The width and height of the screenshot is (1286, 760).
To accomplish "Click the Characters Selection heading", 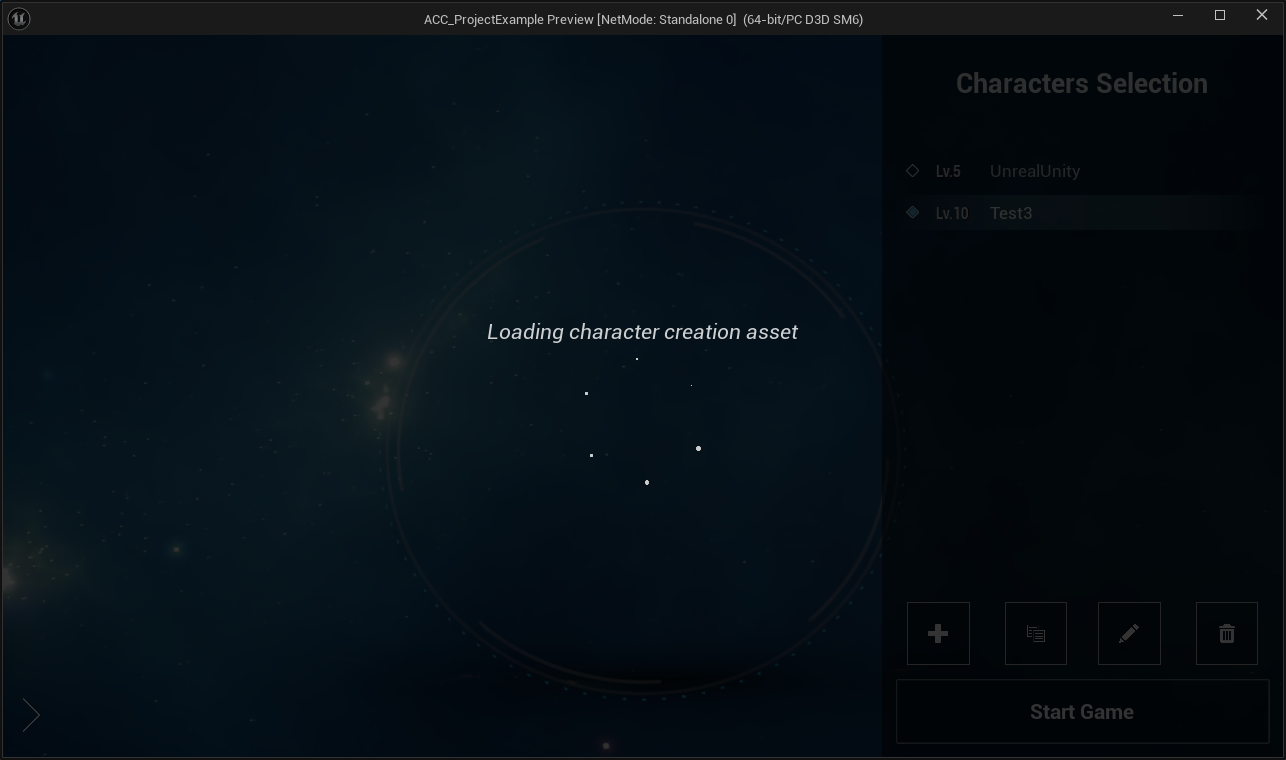I will pos(1082,84).
